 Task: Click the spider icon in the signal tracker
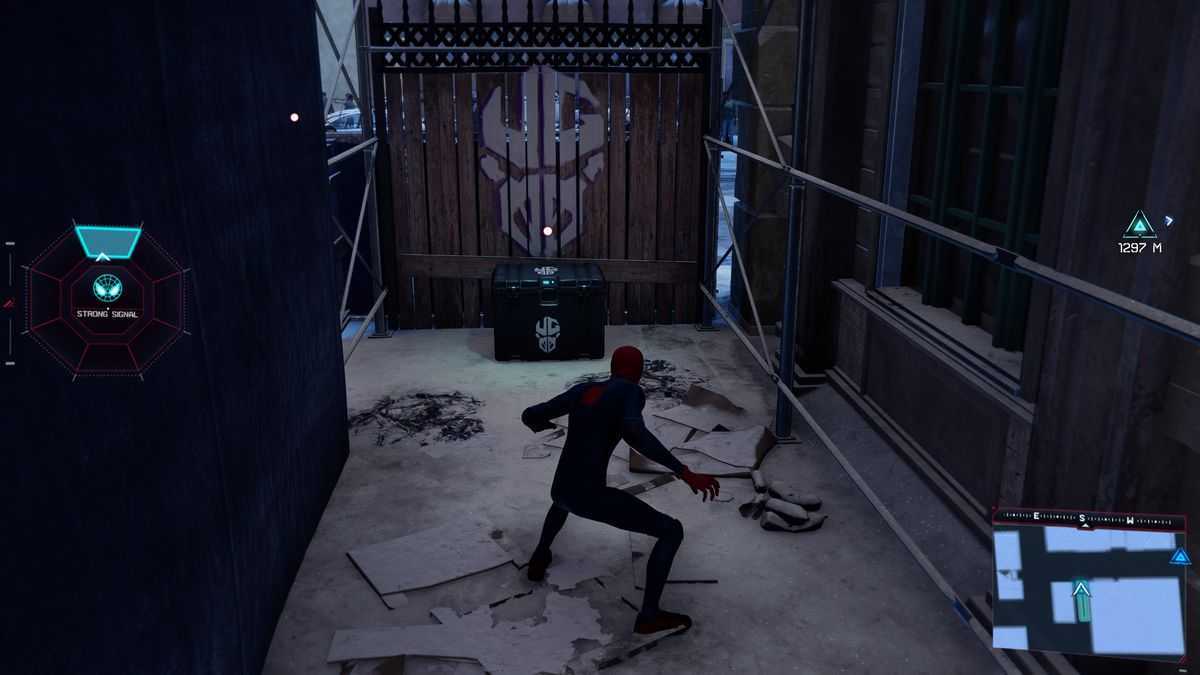(107, 287)
